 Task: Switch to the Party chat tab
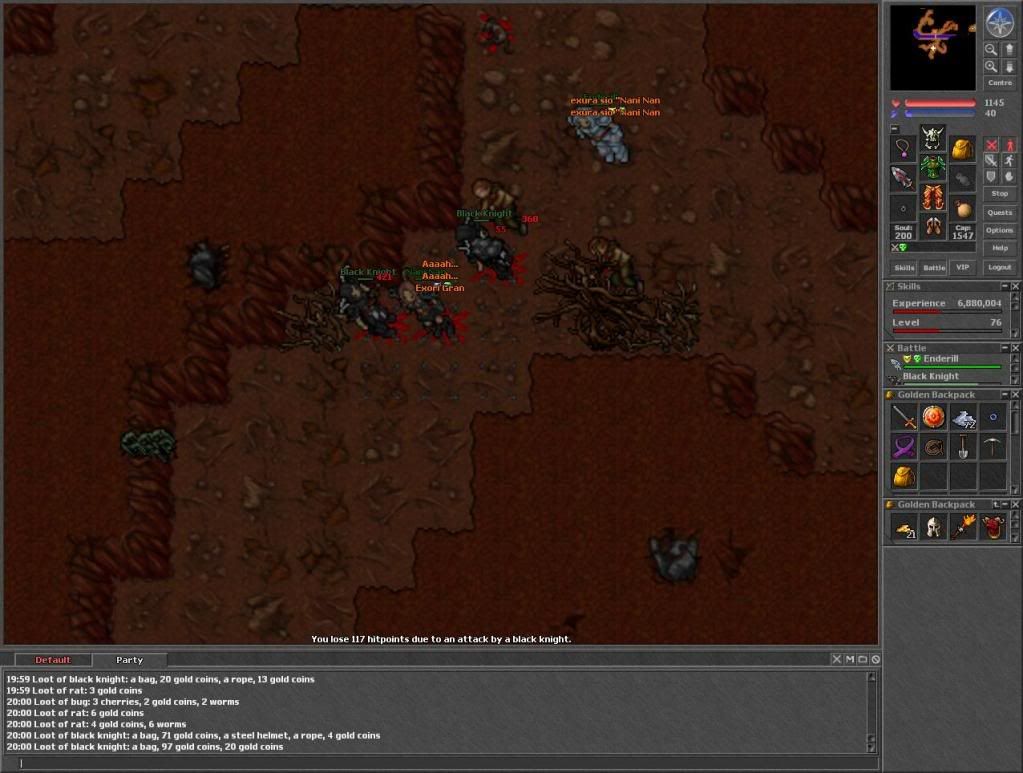tap(129, 660)
